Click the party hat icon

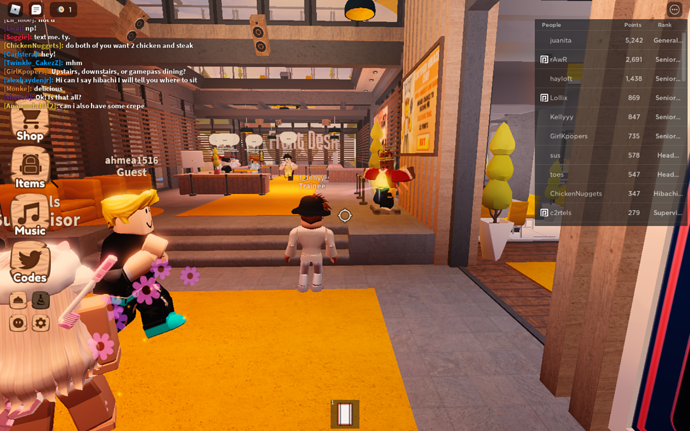40,300
